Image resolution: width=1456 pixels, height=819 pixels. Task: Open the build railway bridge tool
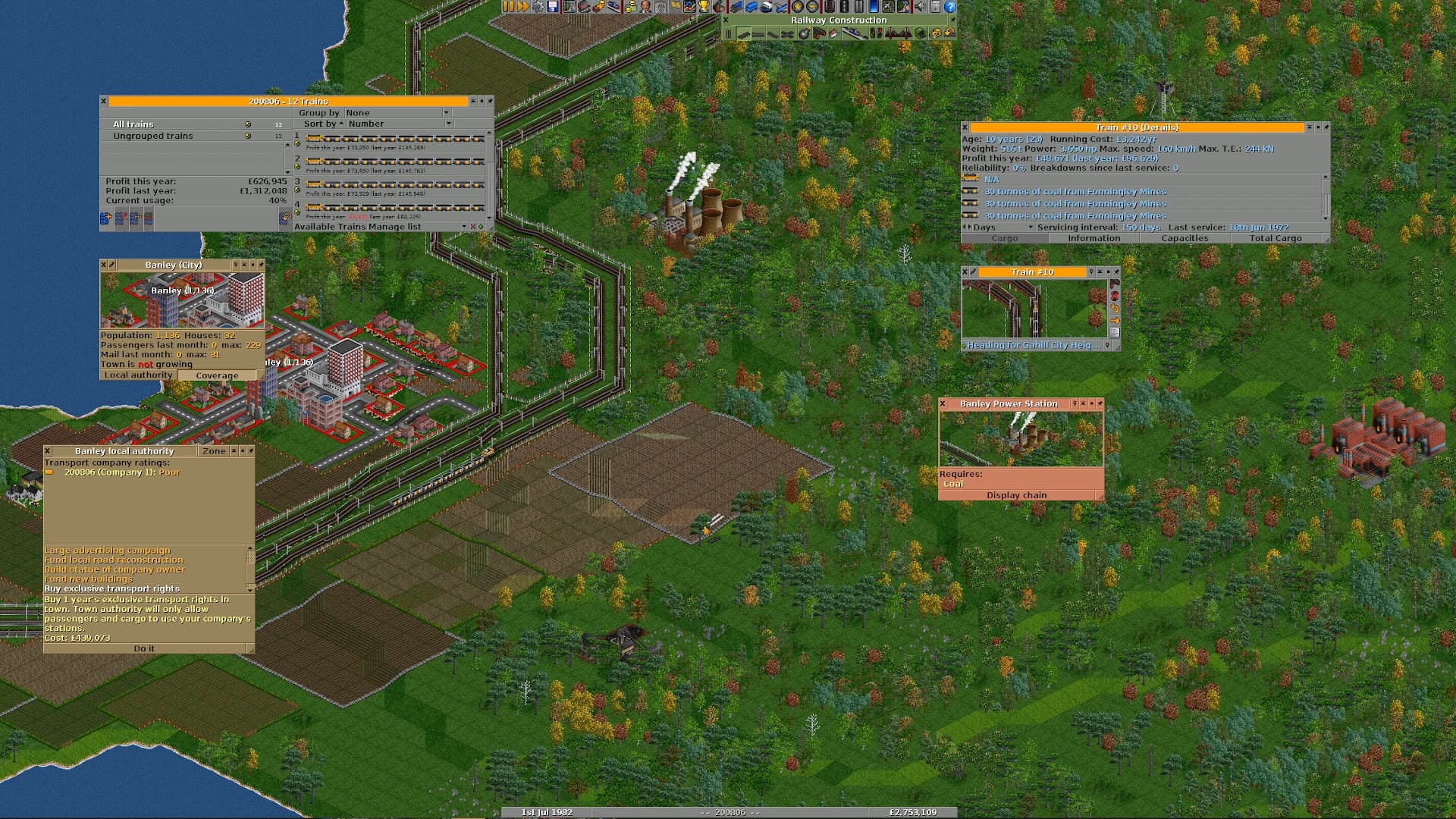coord(898,33)
